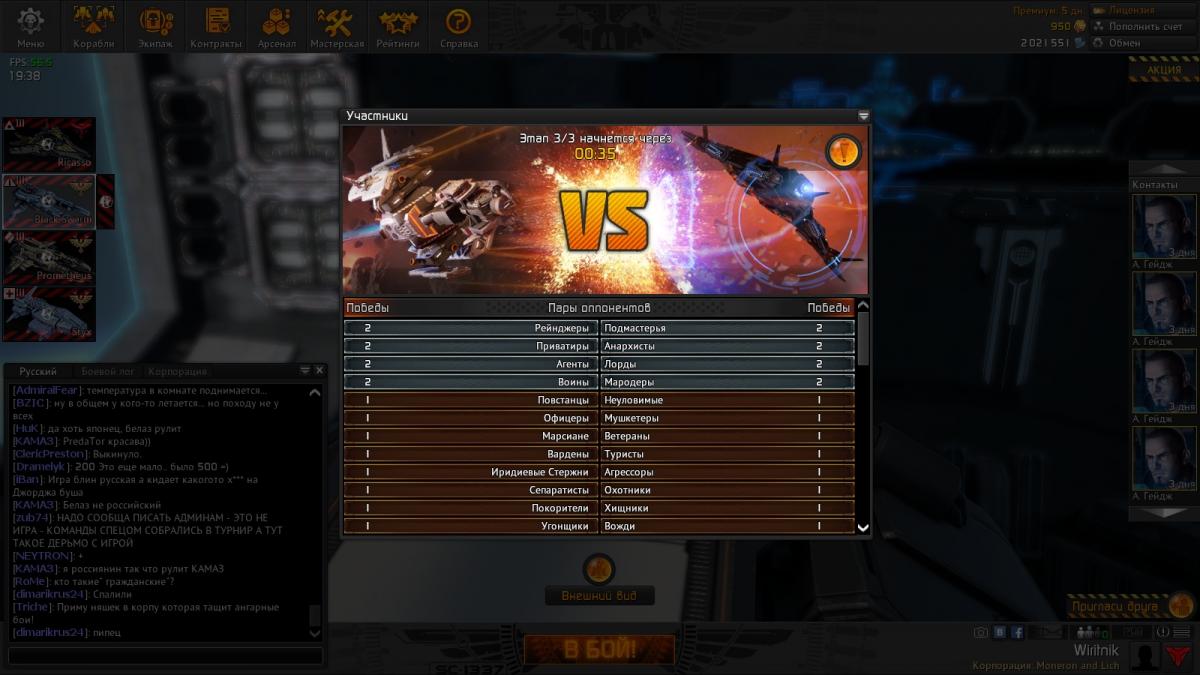Enter the Мастерская workshop

pos(336,27)
